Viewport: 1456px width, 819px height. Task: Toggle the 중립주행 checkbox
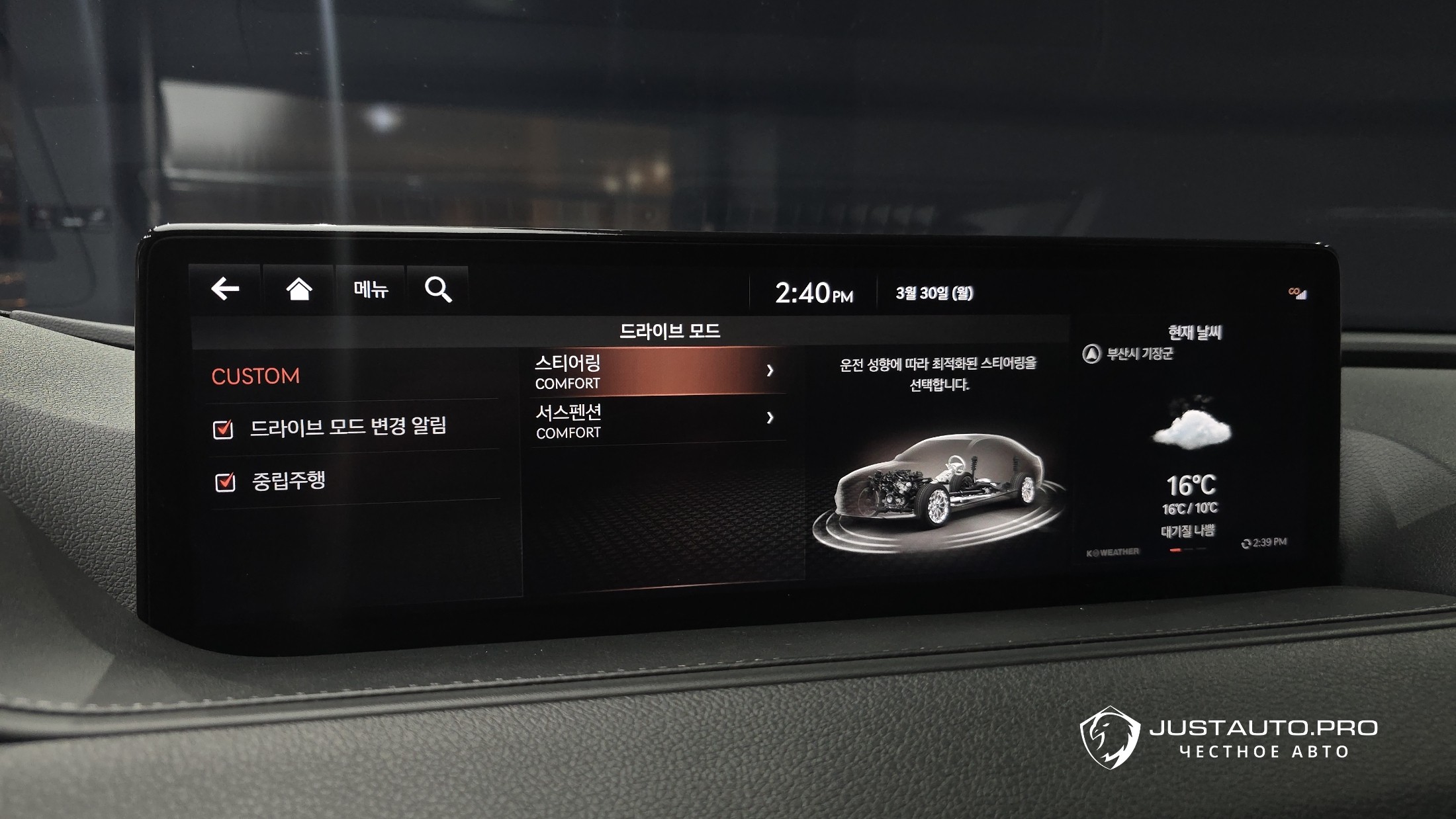pos(226,482)
